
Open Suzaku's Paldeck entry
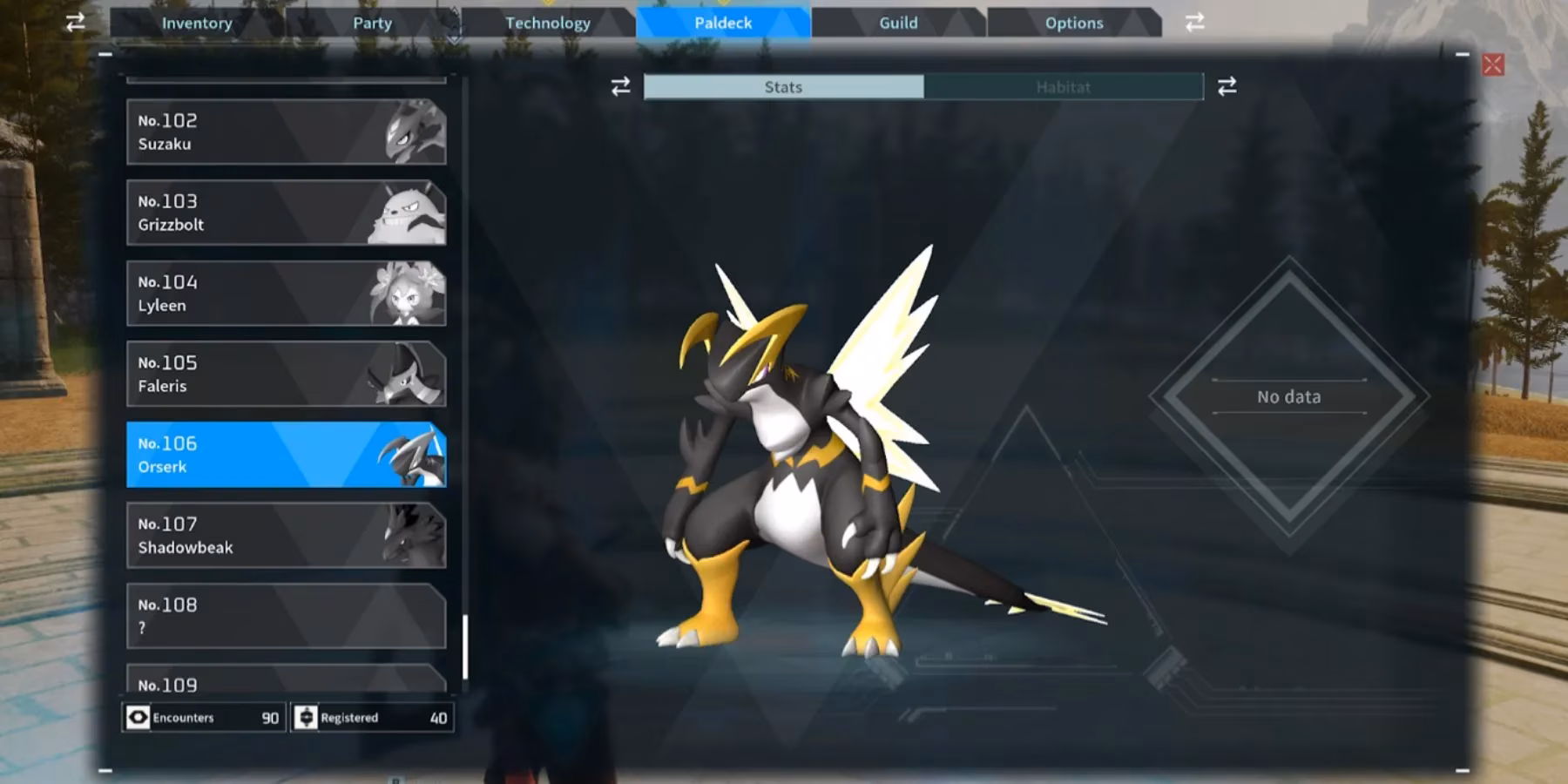click(x=286, y=132)
